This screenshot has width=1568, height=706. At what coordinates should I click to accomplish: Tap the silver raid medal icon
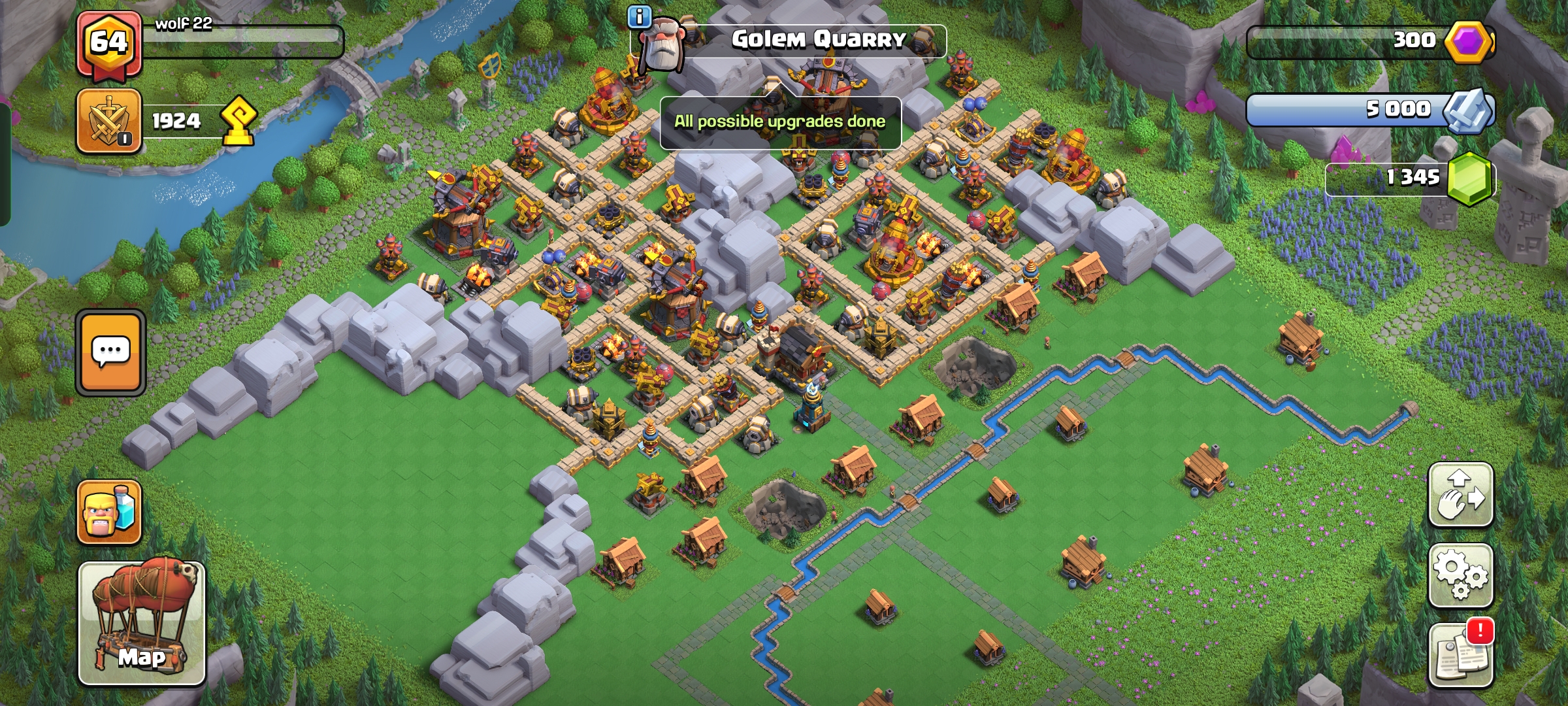coord(1468,110)
